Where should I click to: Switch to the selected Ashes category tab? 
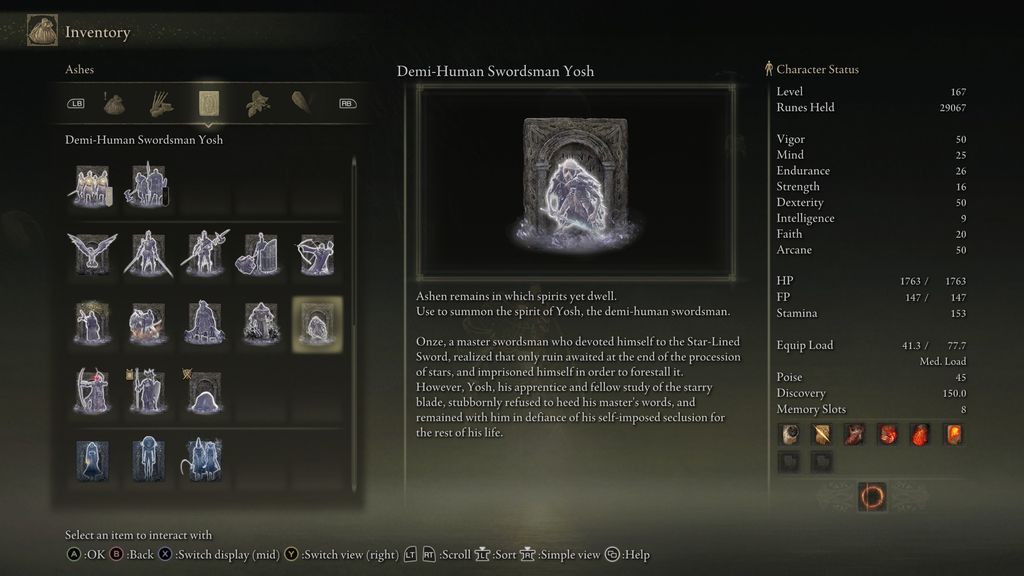210,103
